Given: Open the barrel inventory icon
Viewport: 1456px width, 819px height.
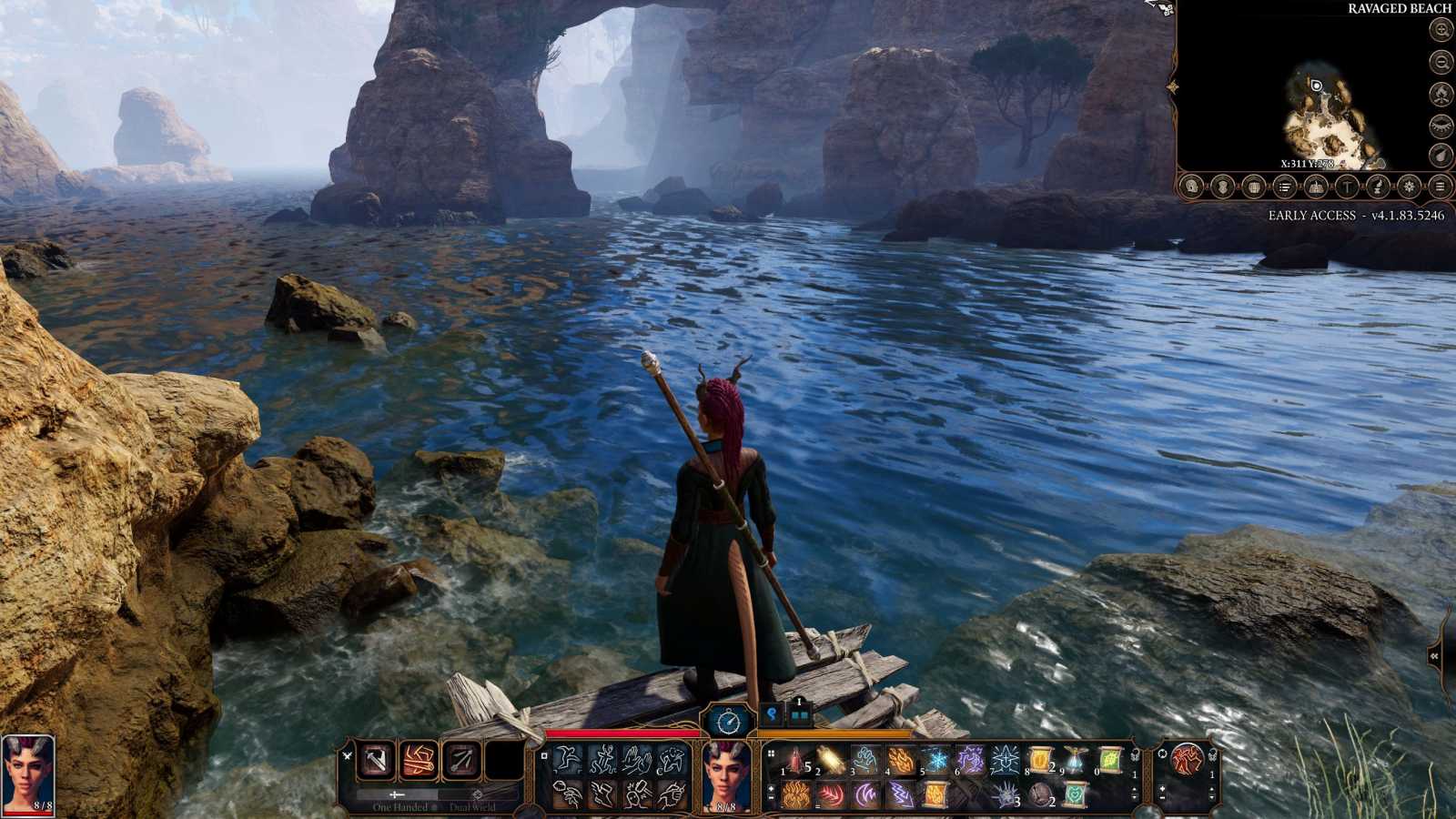Looking at the screenshot, I should 1253,187.
